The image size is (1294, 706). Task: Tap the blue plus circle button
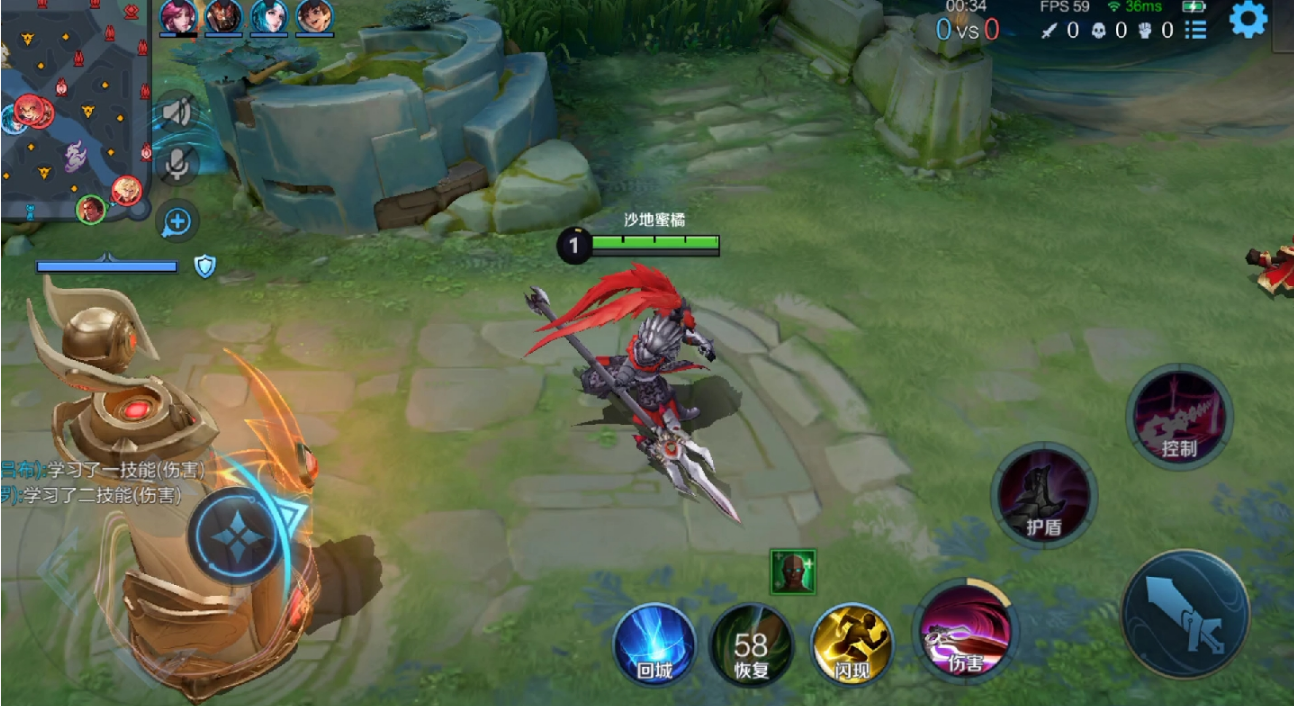[x=177, y=221]
